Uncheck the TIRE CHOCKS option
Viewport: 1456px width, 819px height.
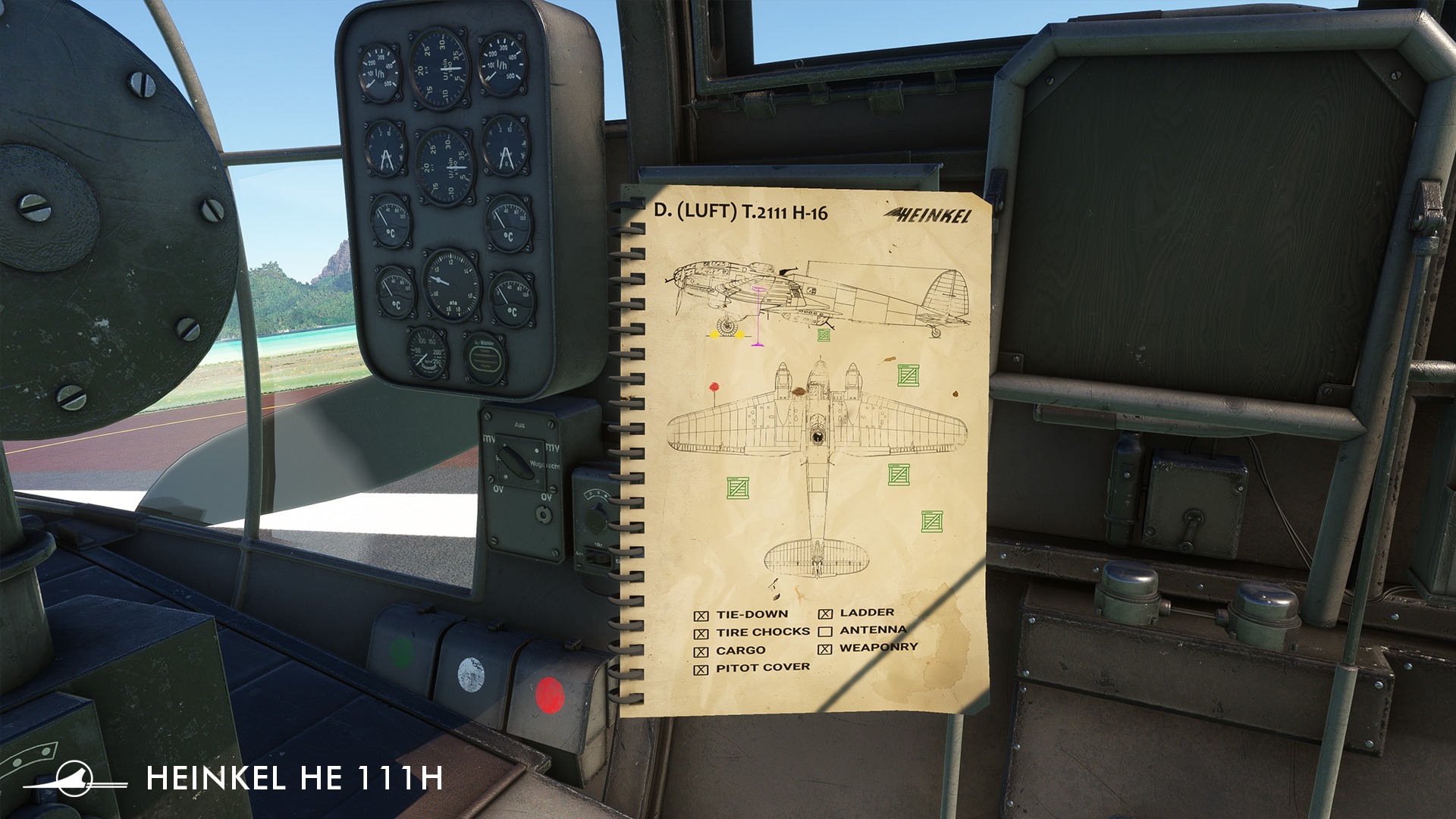701,634
